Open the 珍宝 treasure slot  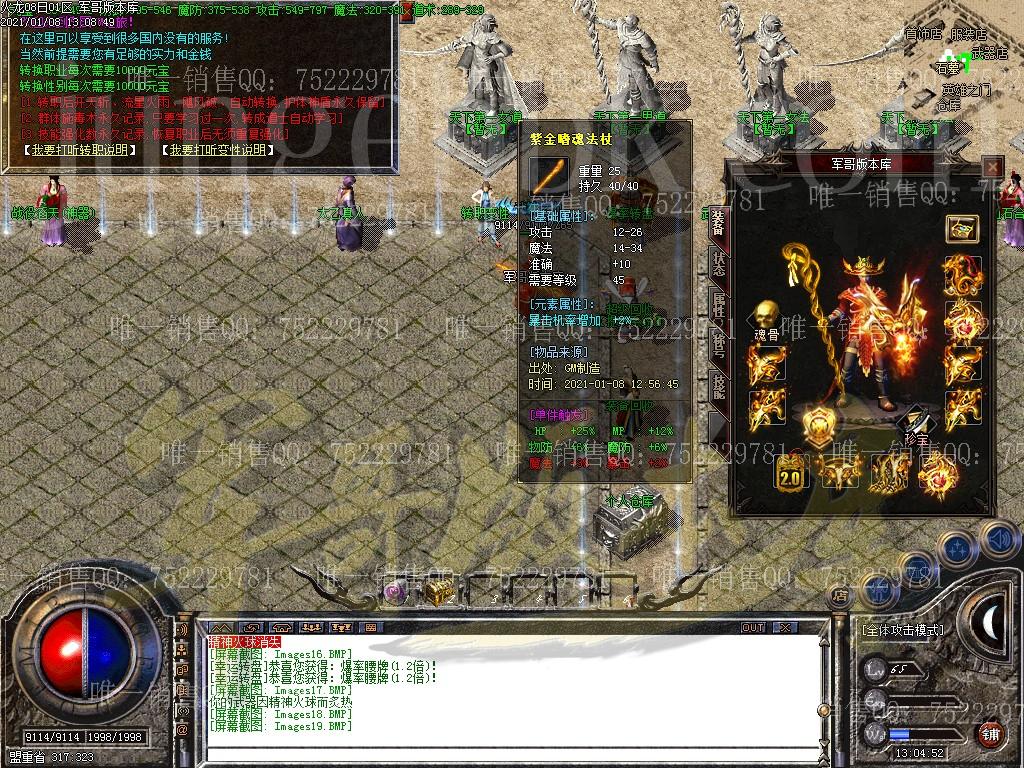pos(917,425)
